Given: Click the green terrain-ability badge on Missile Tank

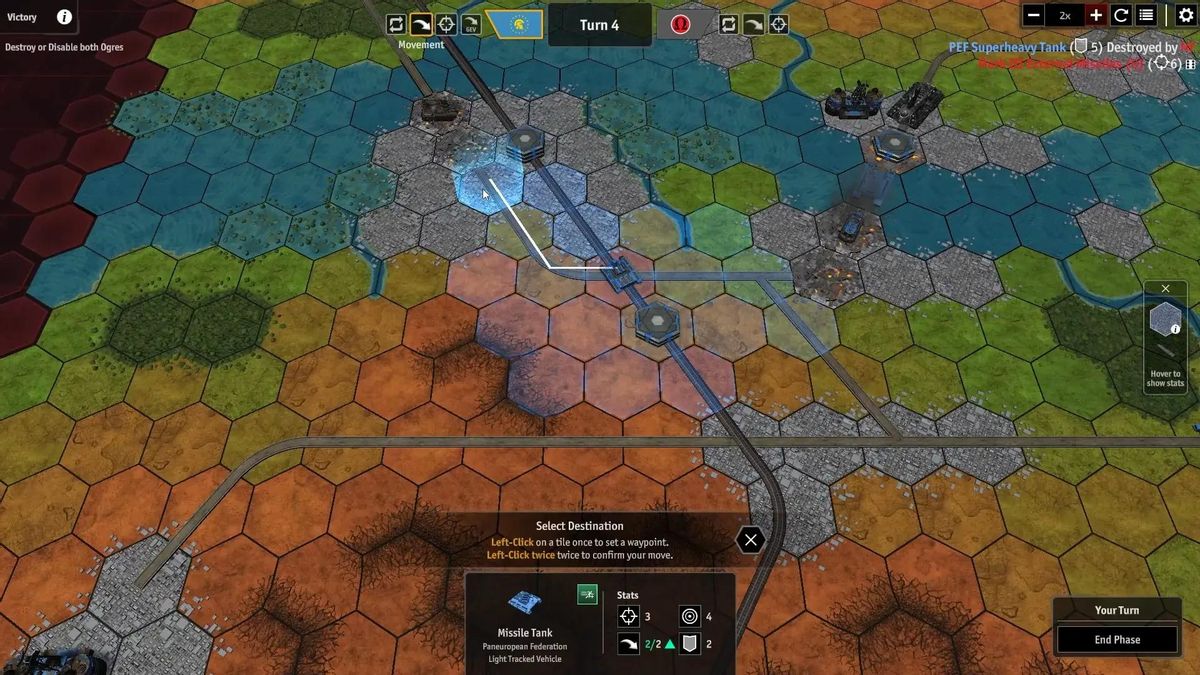Looking at the screenshot, I should (587, 595).
